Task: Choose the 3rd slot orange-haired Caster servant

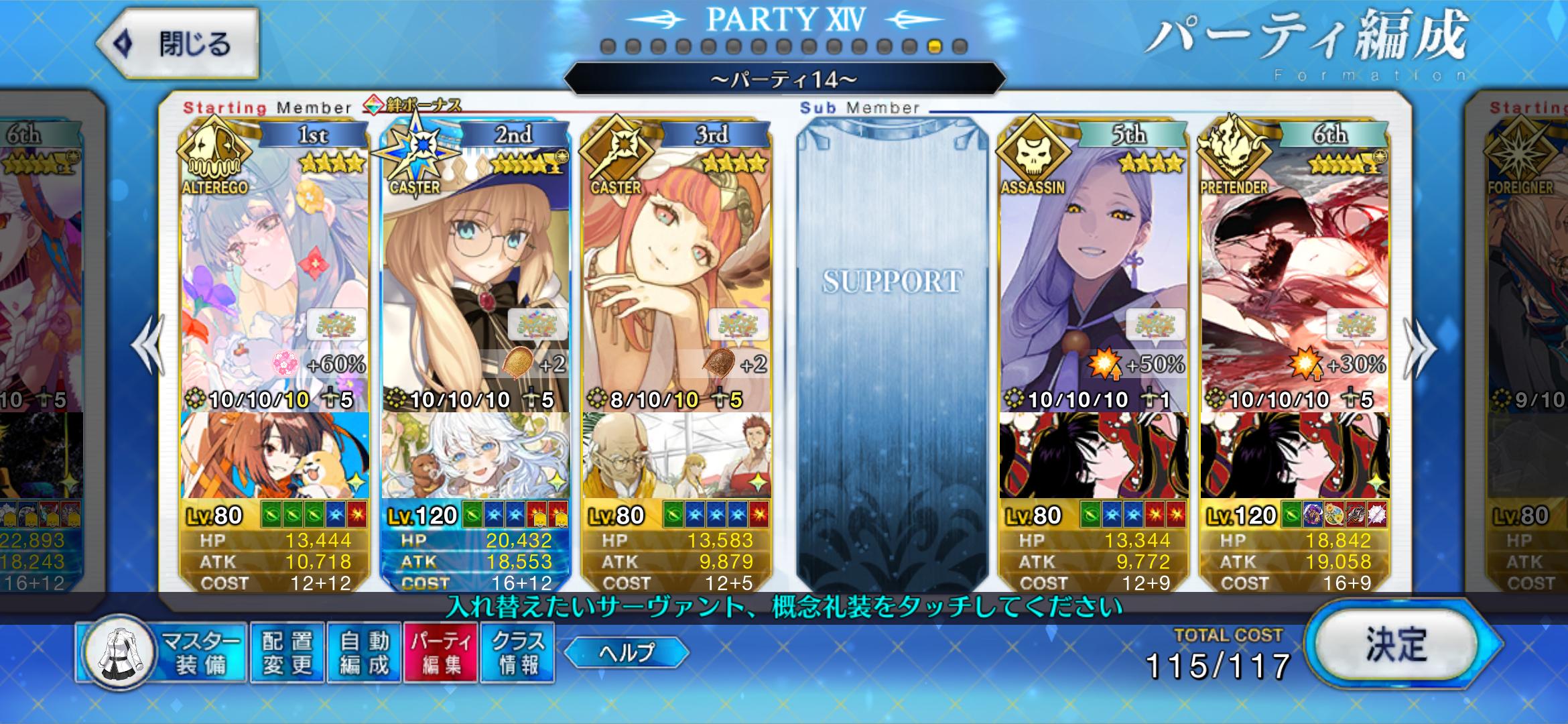Action: 676,268
